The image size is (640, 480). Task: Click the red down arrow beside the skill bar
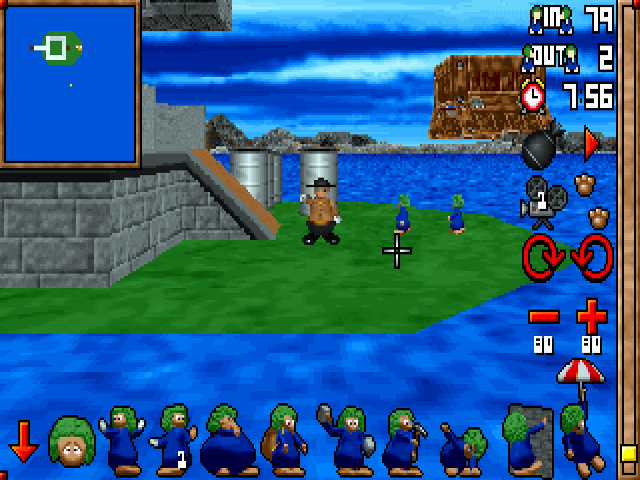pyautogui.click(x=22, y=441)
